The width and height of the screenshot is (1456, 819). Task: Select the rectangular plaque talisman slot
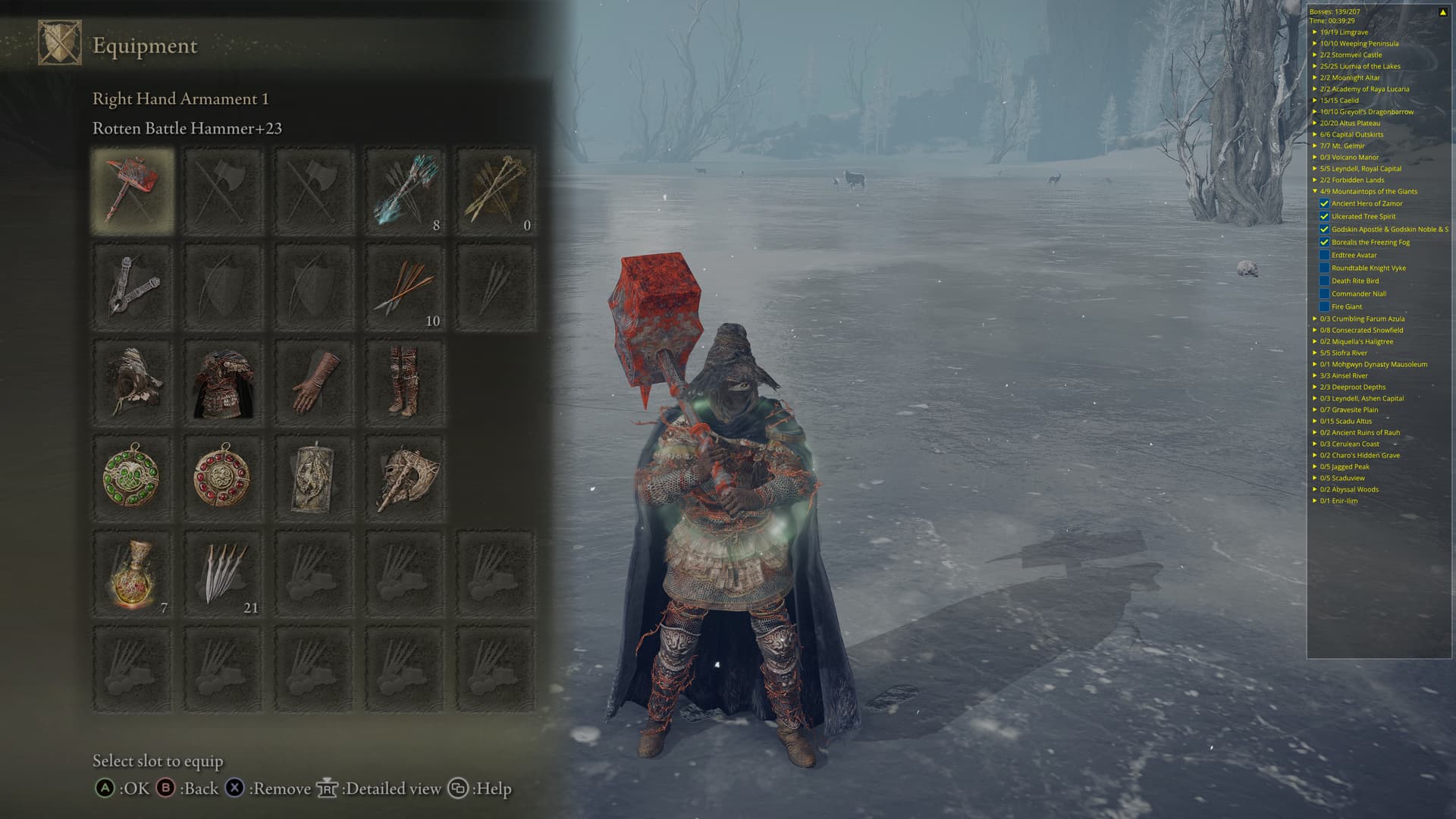pyautogui.click(x=314, y=479)
